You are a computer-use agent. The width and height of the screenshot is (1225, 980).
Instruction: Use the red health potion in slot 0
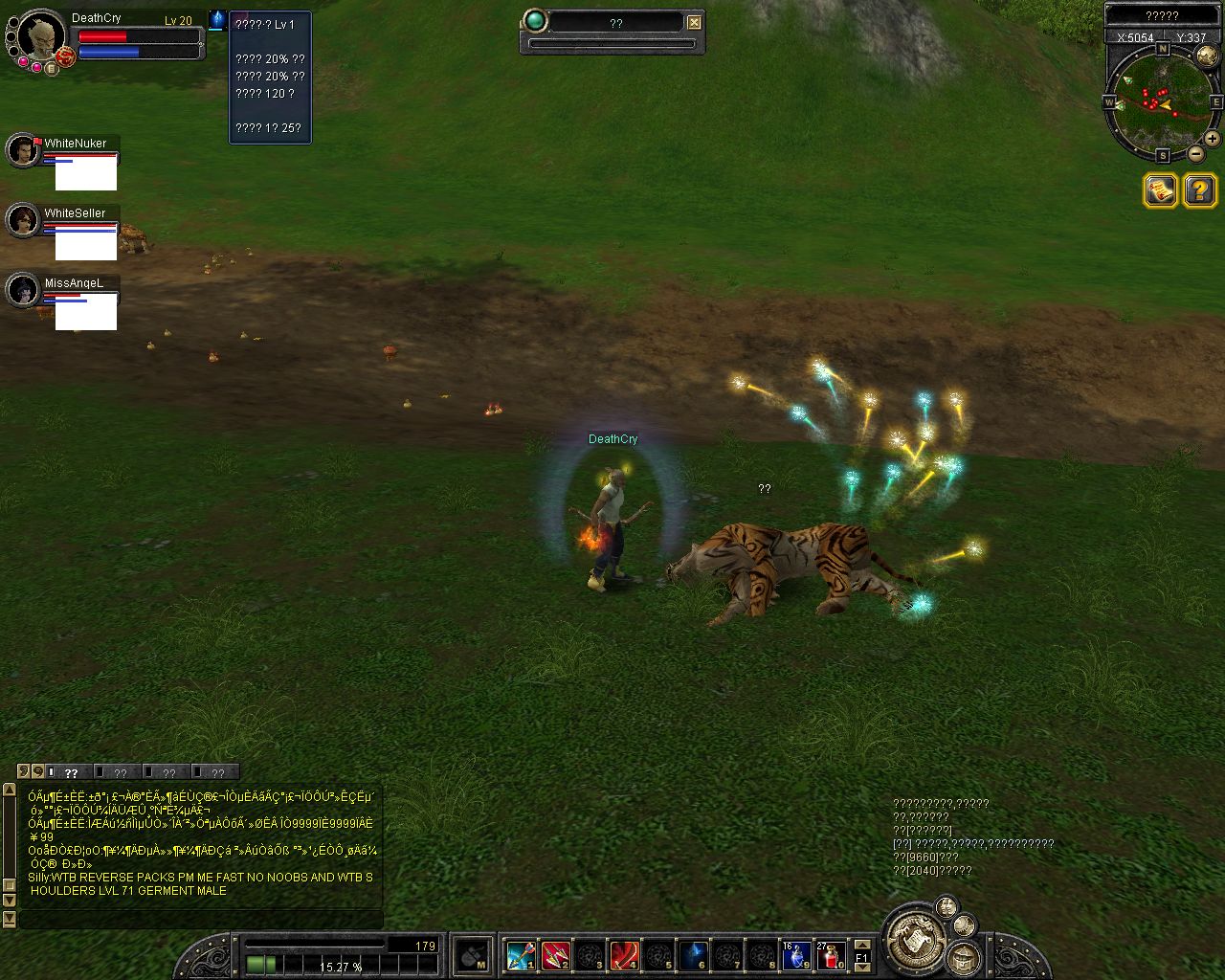831,955
